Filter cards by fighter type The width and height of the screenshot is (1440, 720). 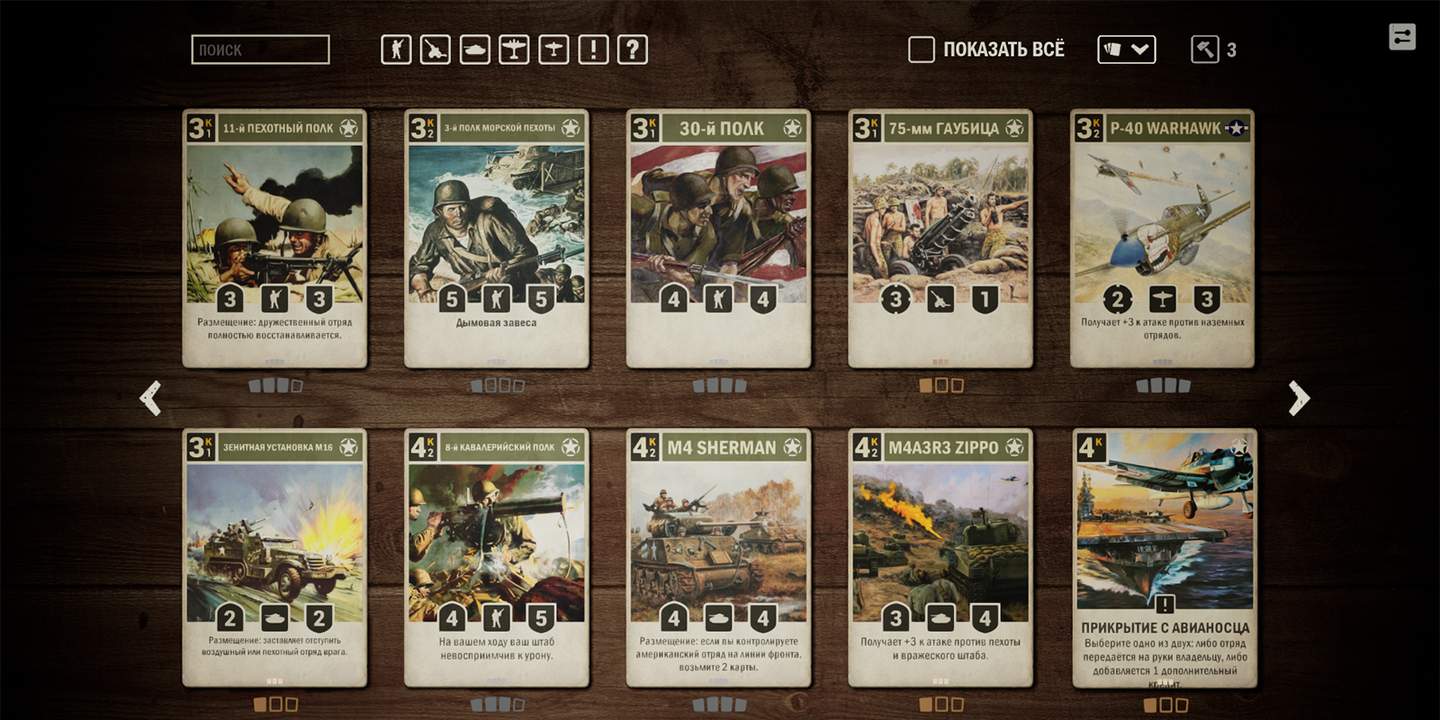(x=554, y=49)
